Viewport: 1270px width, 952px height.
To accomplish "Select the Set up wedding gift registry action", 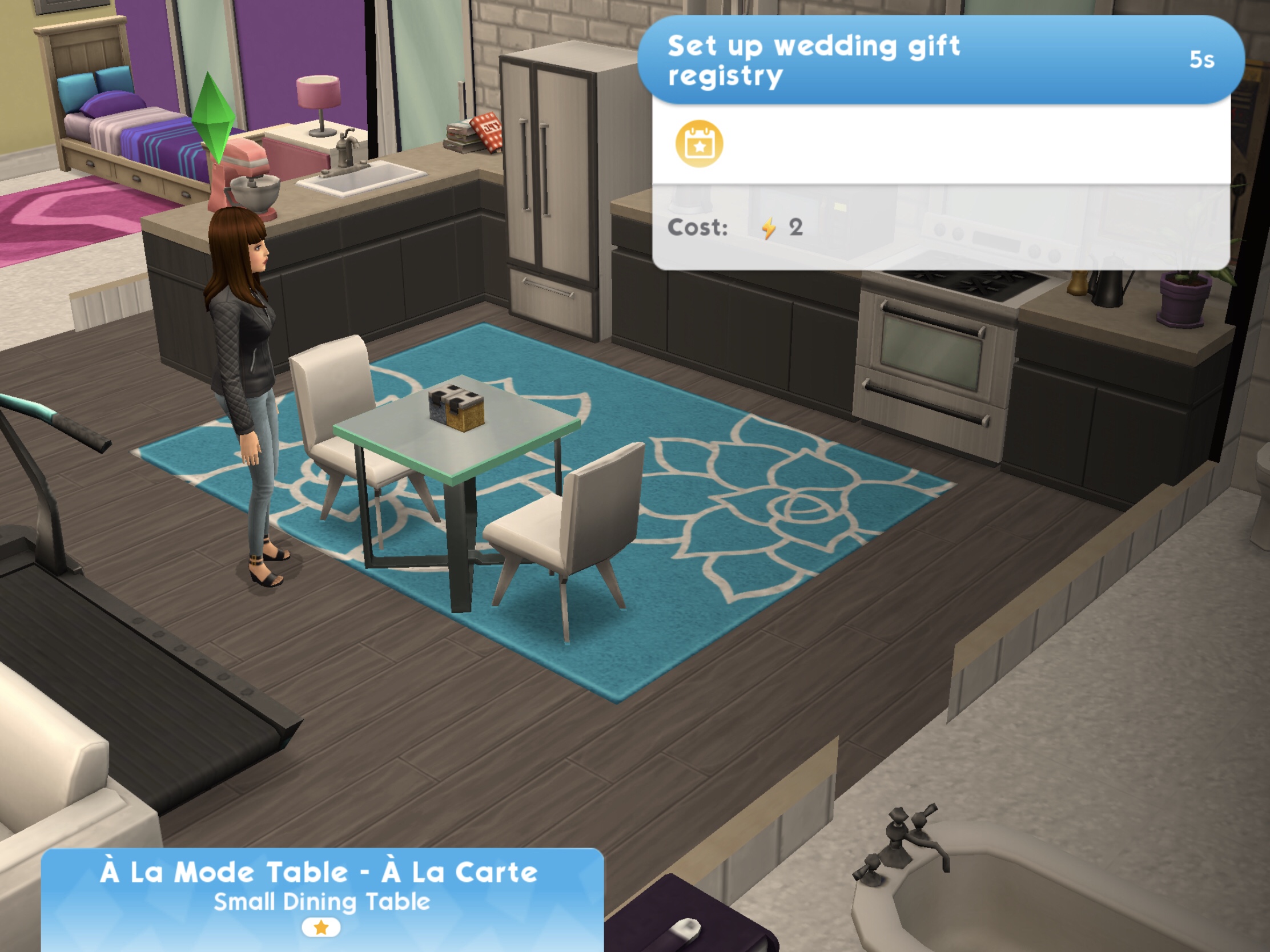I will [x=939, y=60].
